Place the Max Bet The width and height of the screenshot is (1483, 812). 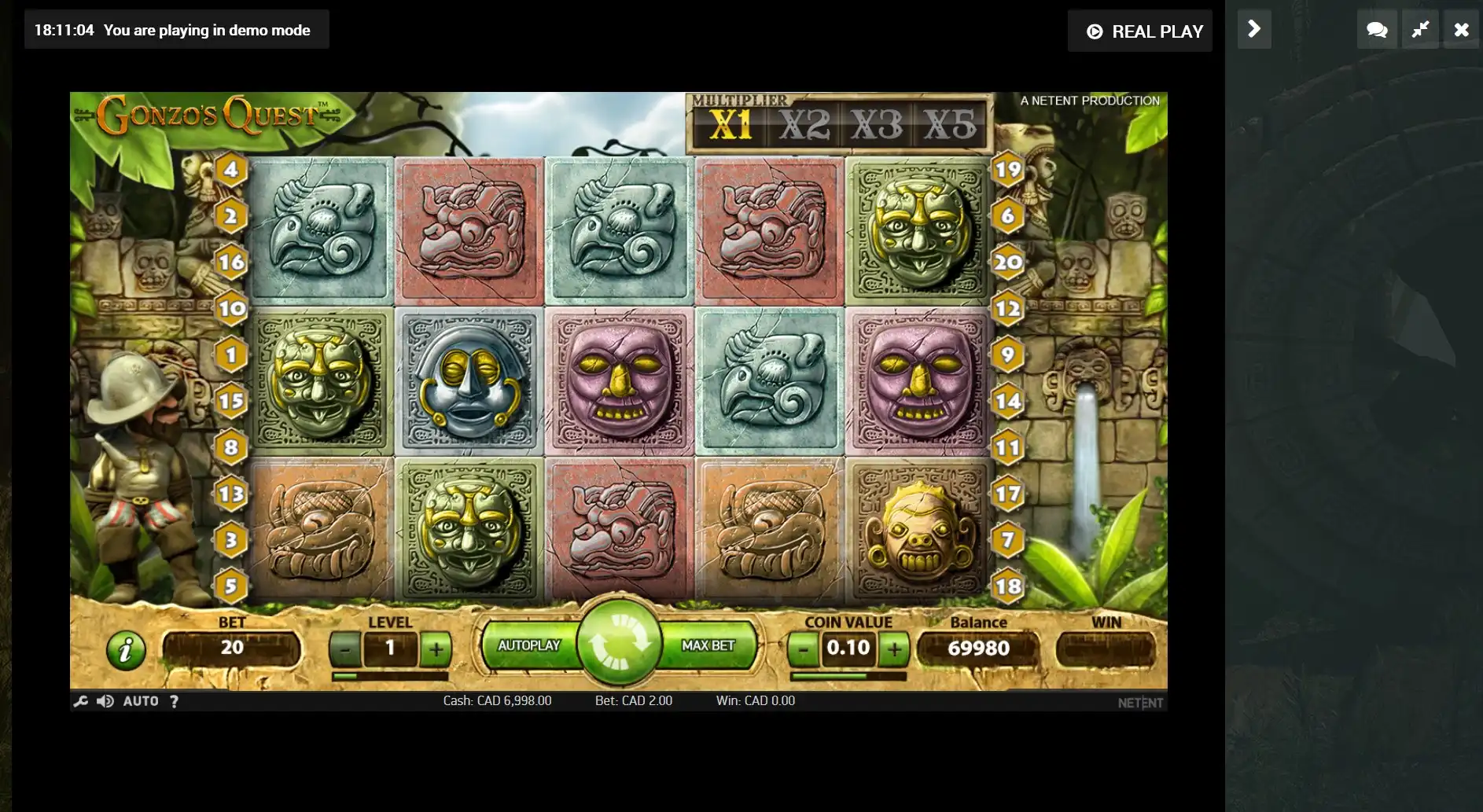tap(708, 645)
